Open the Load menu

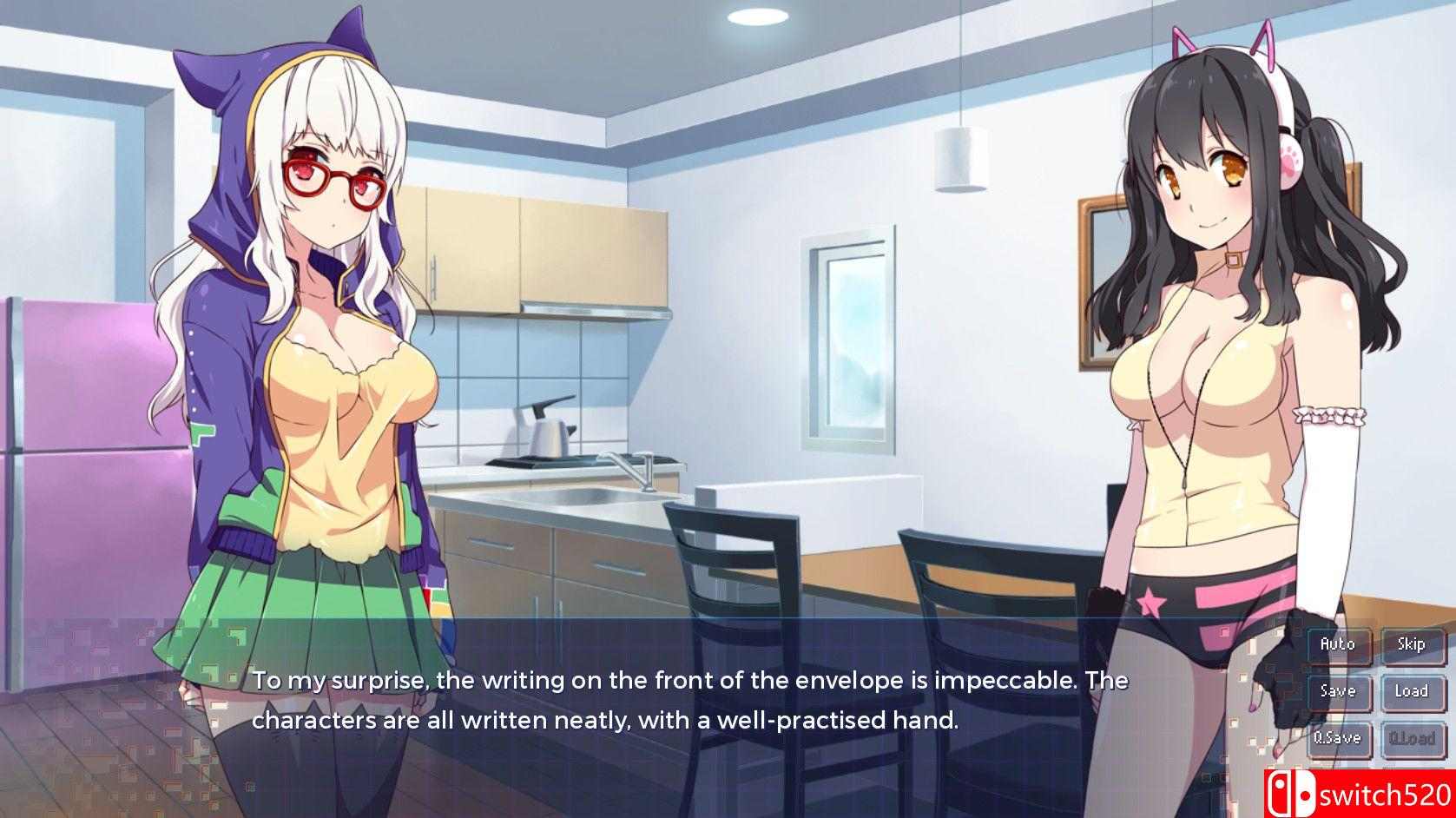pos(1412,691)
